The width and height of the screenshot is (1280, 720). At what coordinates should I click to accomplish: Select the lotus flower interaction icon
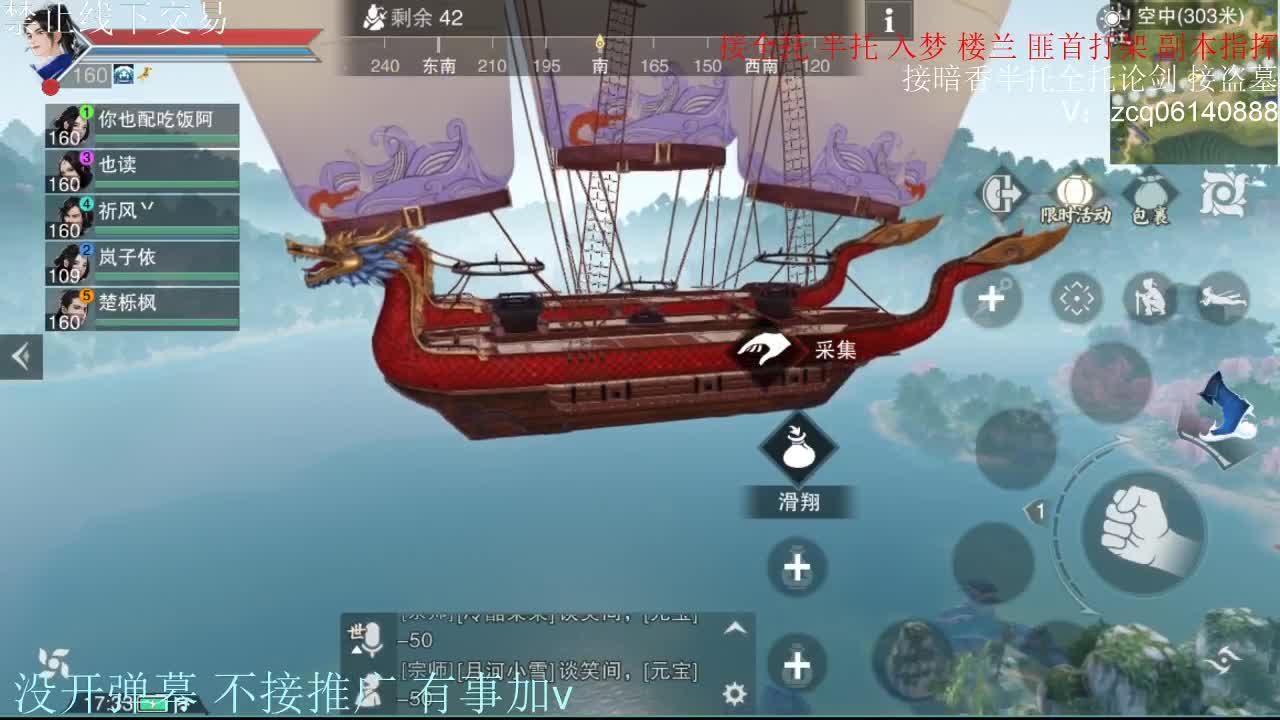click(1222, 193)
